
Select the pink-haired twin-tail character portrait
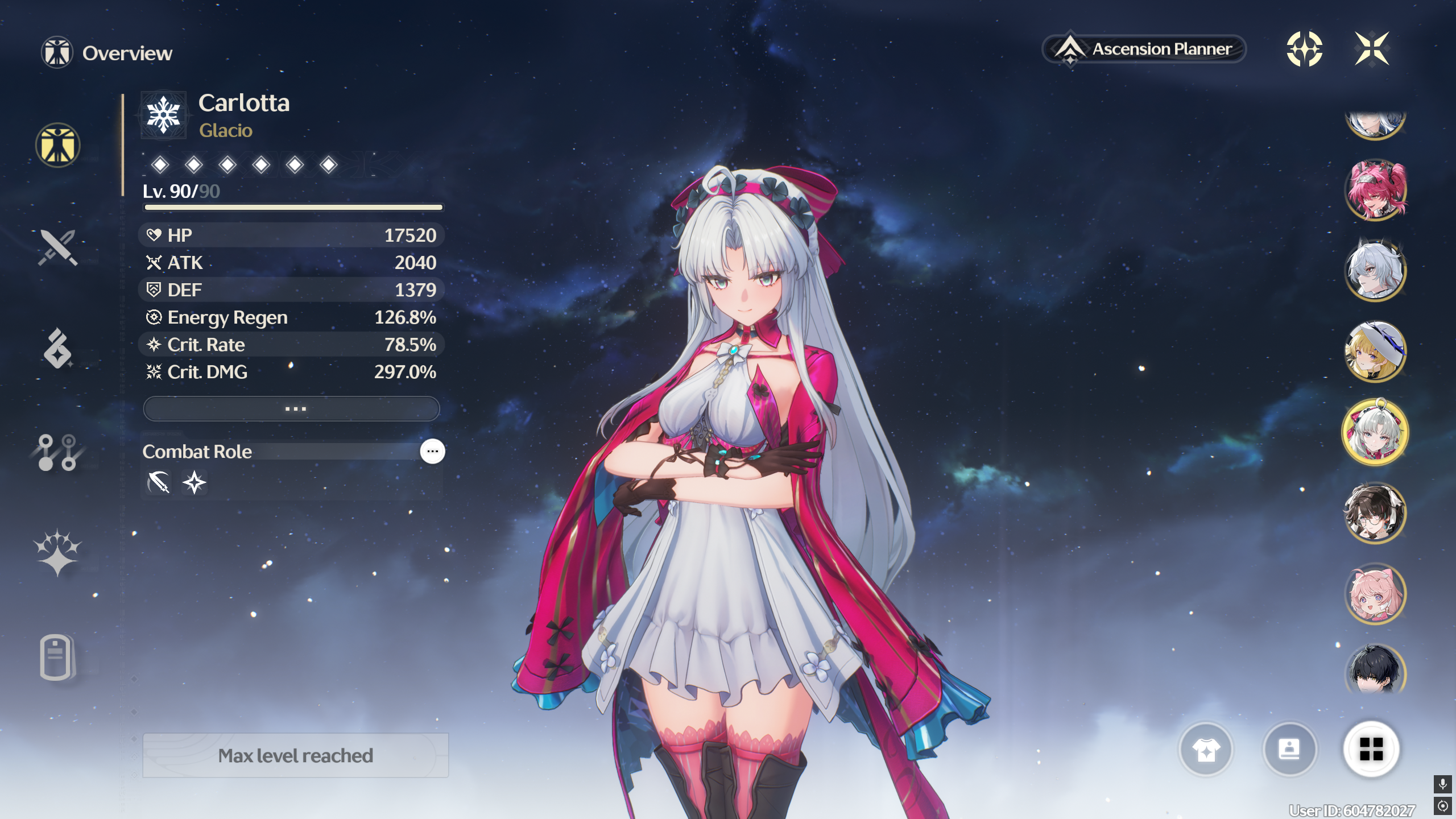(1375, 190)
